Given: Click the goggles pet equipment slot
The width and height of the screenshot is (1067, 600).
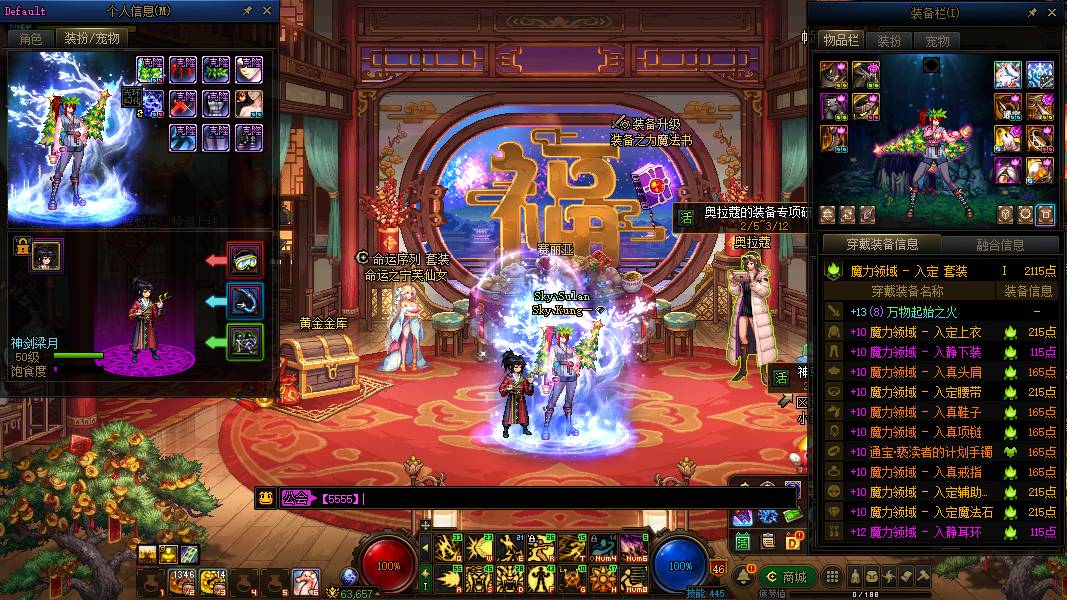Looking at the screenshot, I should pyautogui.click(x=245, y=260).
